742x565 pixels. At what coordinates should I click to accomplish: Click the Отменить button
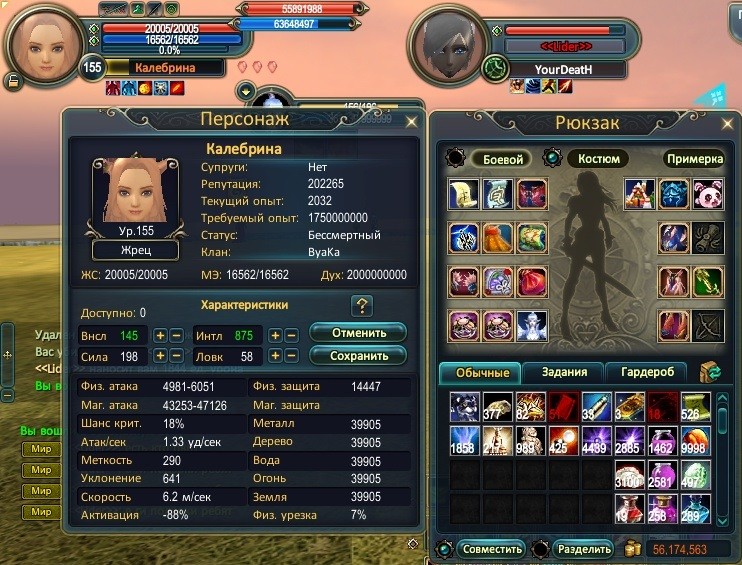tap(357, 333)
